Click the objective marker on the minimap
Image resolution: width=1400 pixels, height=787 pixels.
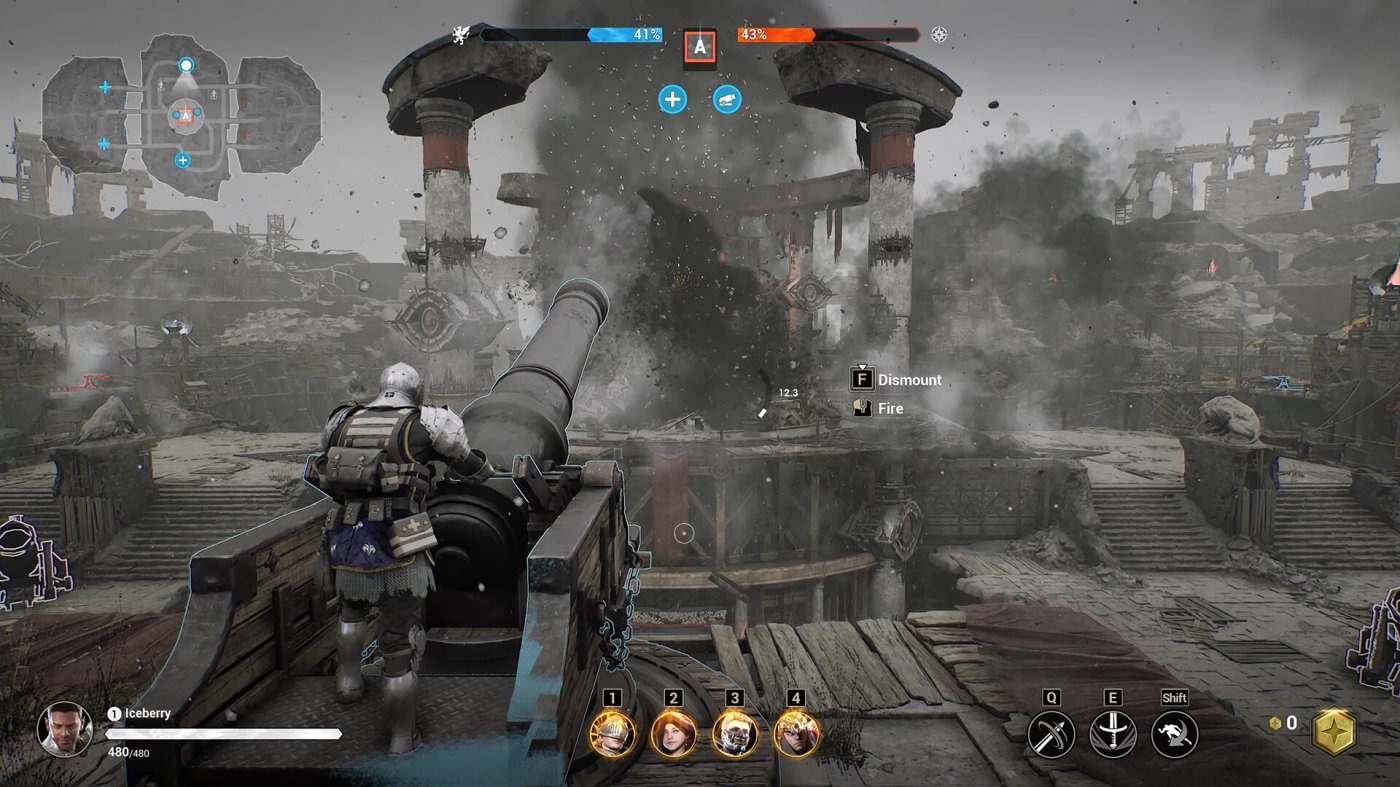point(186,114)
